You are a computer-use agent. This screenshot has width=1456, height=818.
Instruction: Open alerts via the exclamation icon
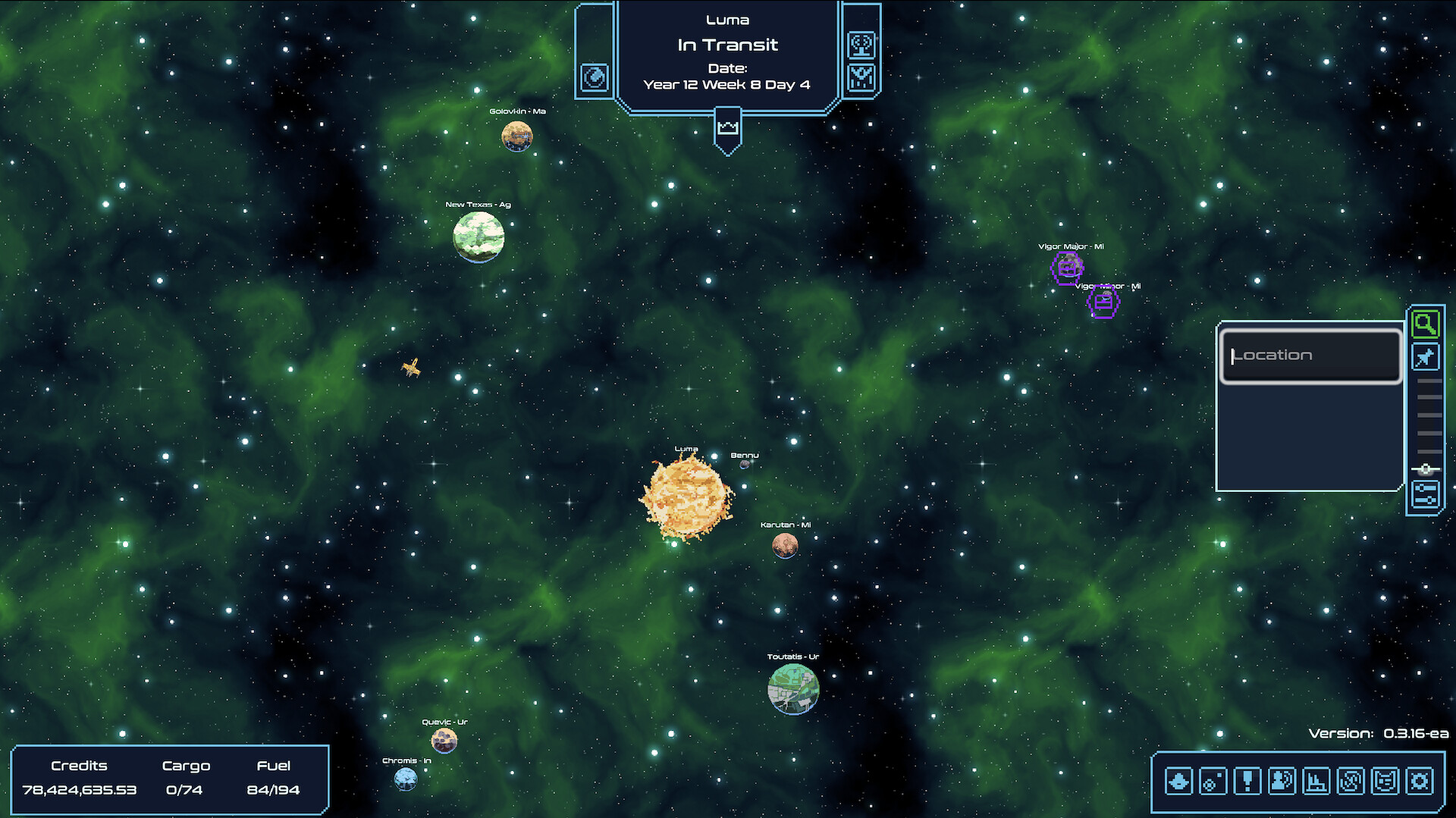(x=1246, y=780)
